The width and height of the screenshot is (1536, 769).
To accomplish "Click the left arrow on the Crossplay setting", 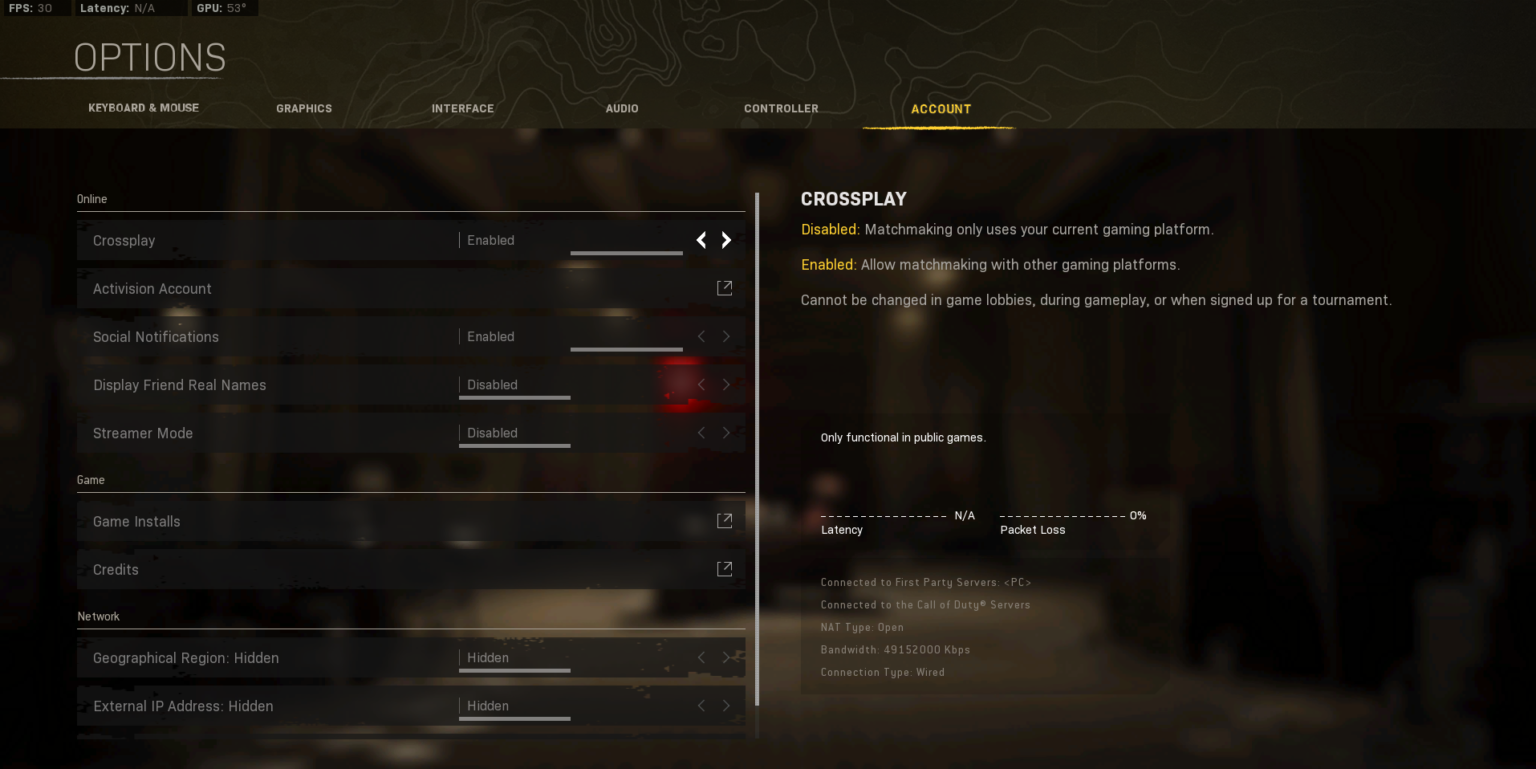I will (701, 240).
